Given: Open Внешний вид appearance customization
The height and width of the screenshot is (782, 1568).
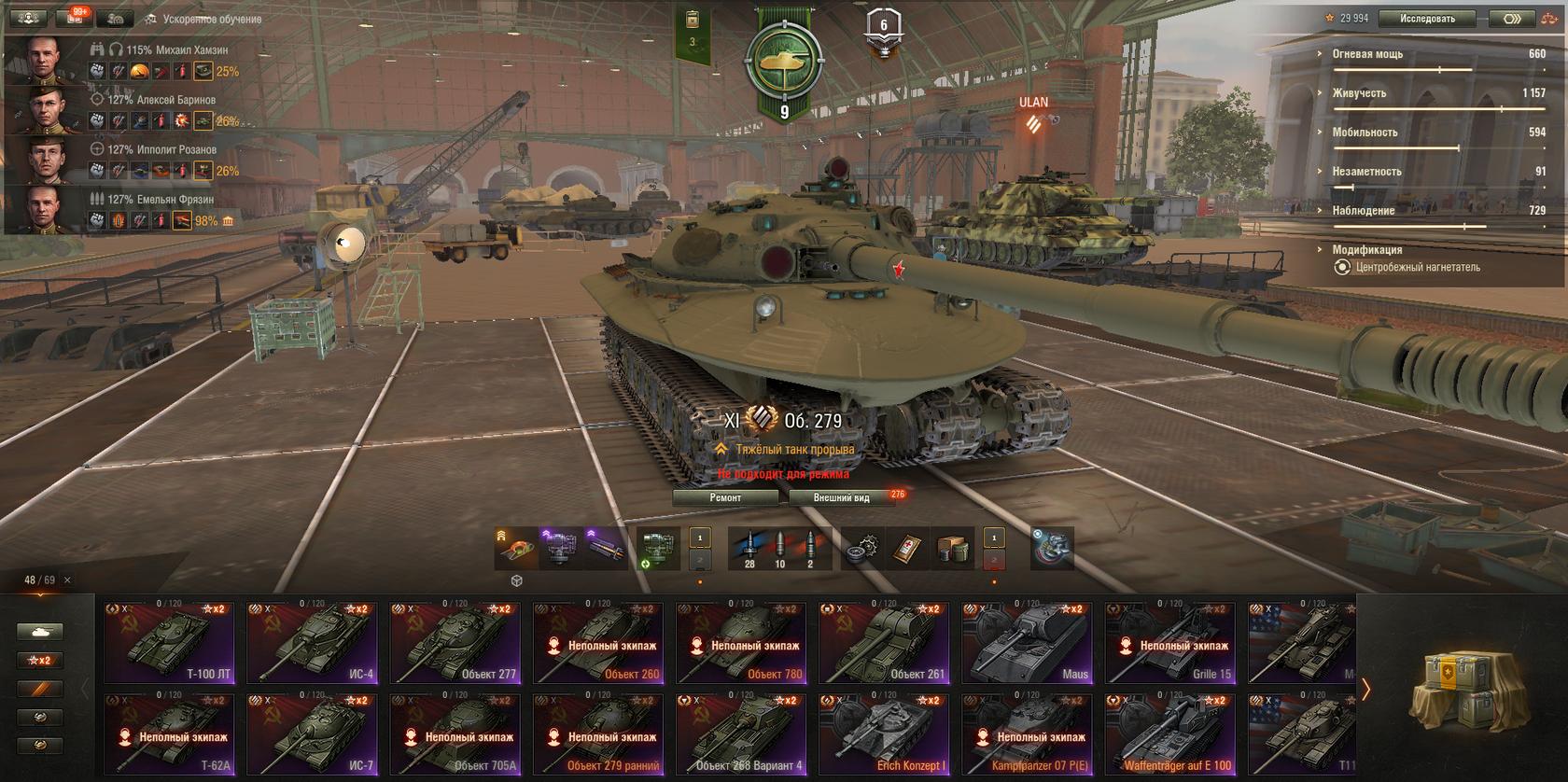Looking at the screenshot, I should (x=841, y=497).
